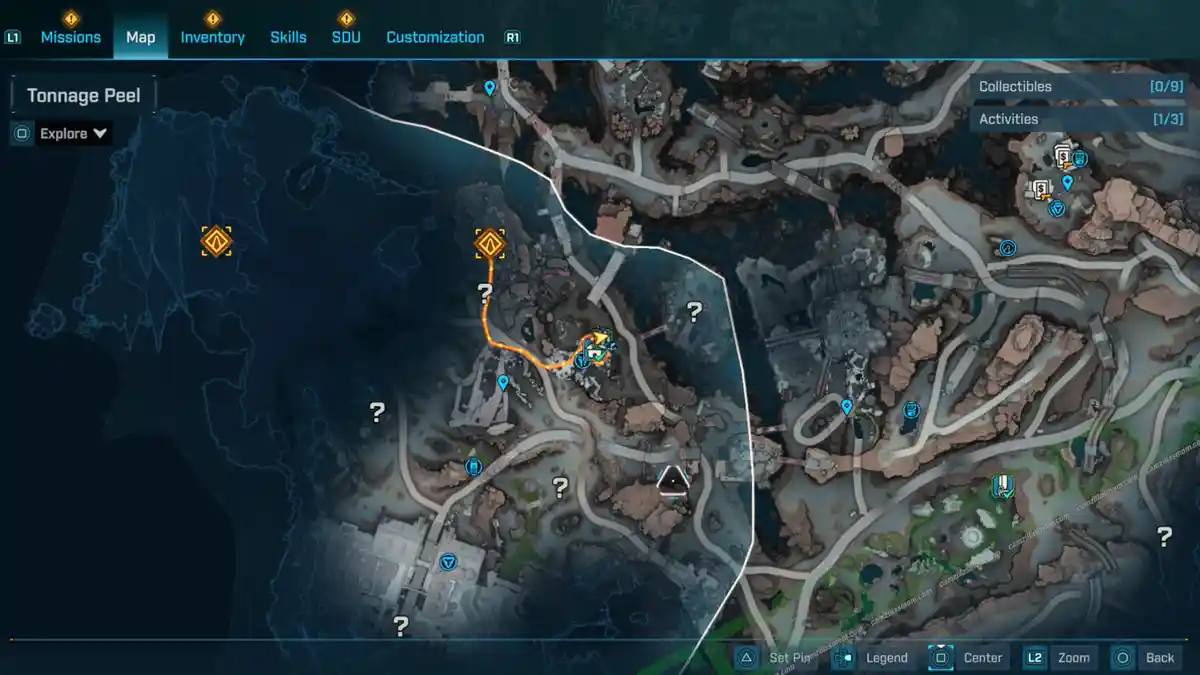
Task: Go to the Skills tab
Action: coord(288,37)
